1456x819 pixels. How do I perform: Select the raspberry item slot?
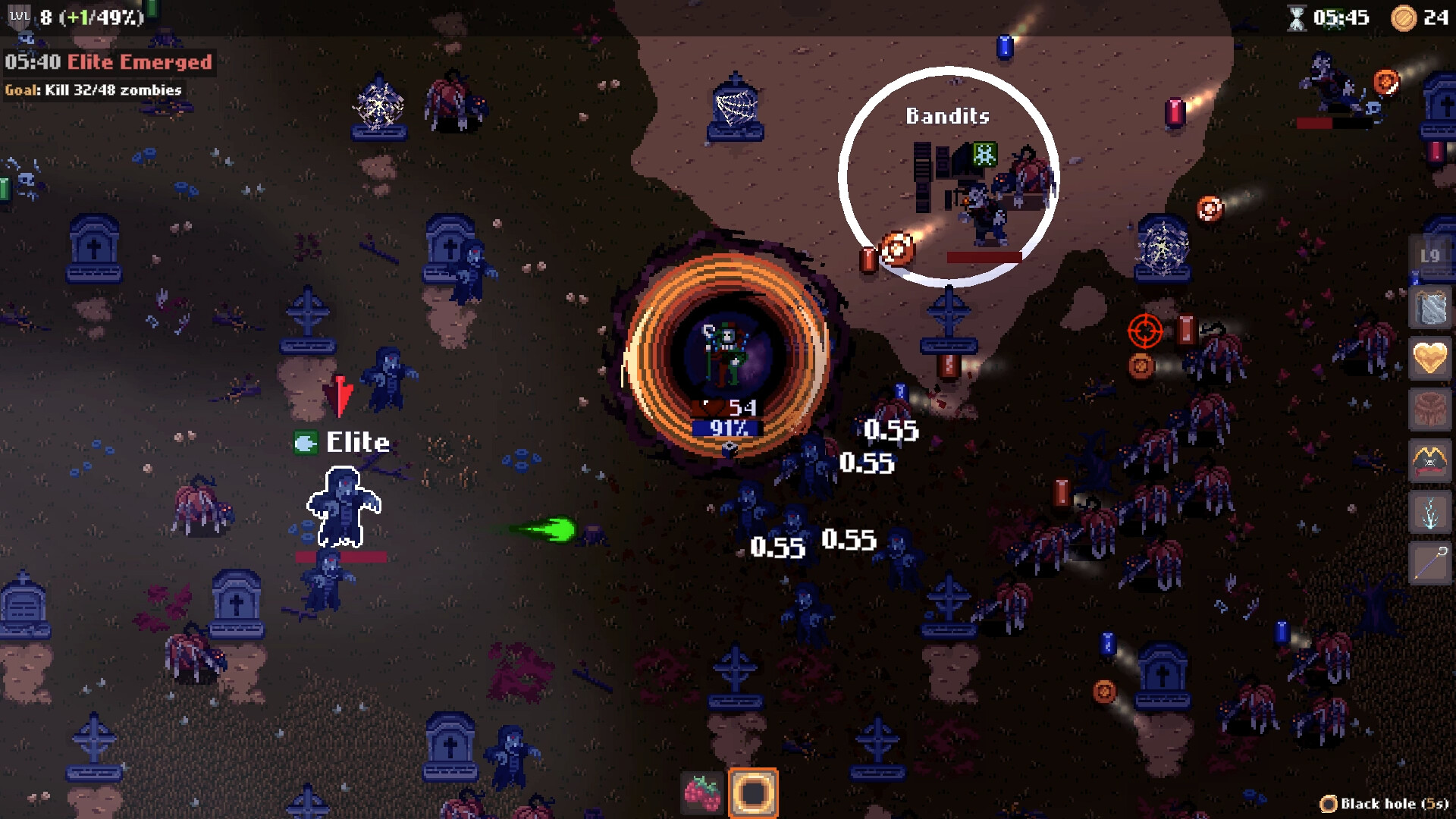pos(702,792)
